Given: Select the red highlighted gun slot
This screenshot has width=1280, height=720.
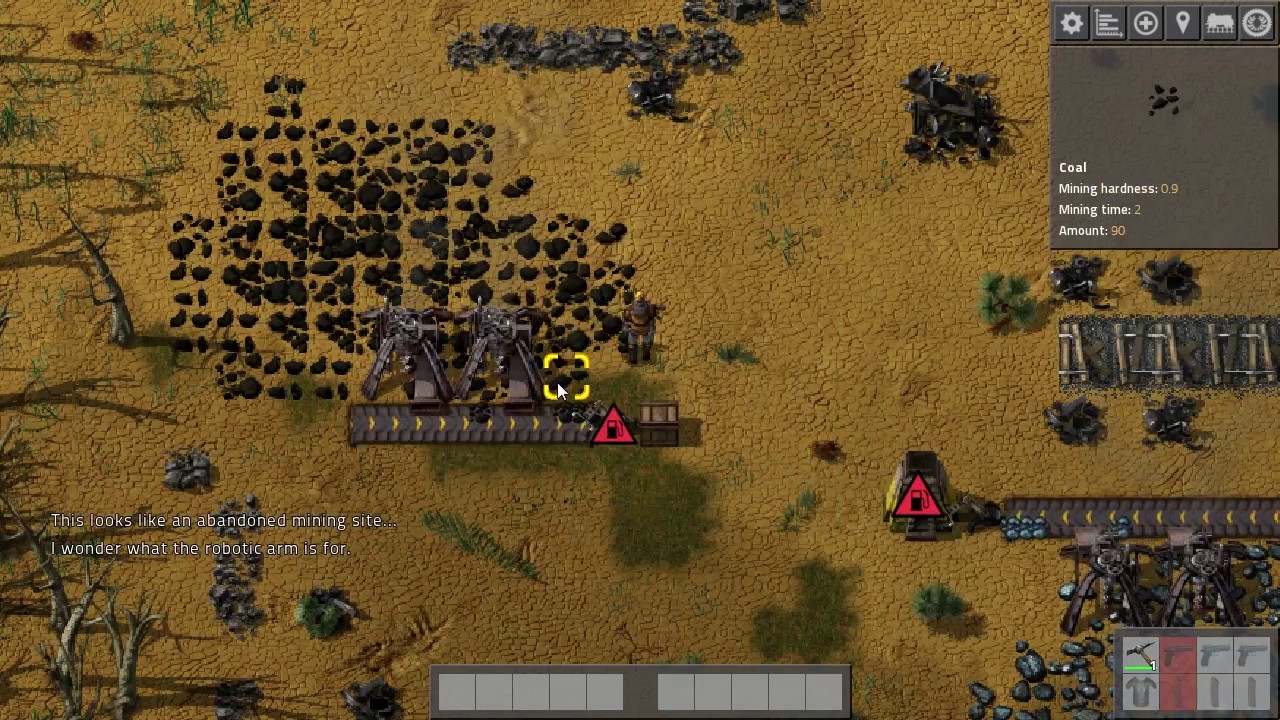Looking at the screenshot, I should 1178,656.
